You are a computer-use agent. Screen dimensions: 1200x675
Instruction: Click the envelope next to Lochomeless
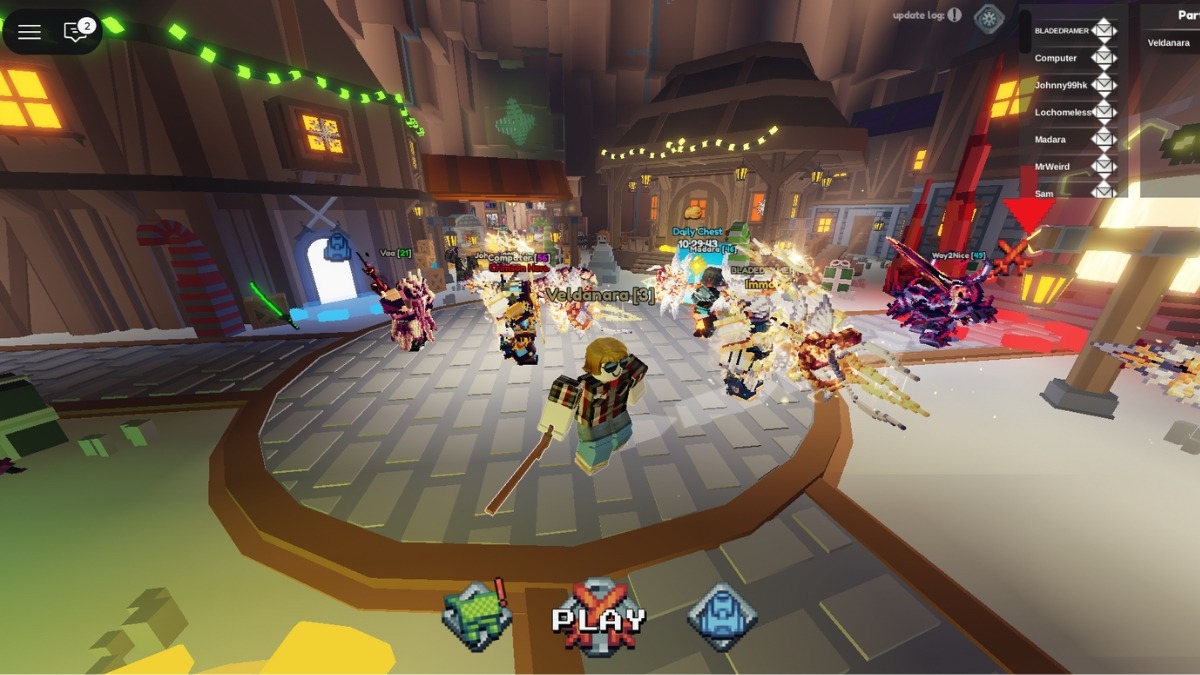click(1104, 112)
